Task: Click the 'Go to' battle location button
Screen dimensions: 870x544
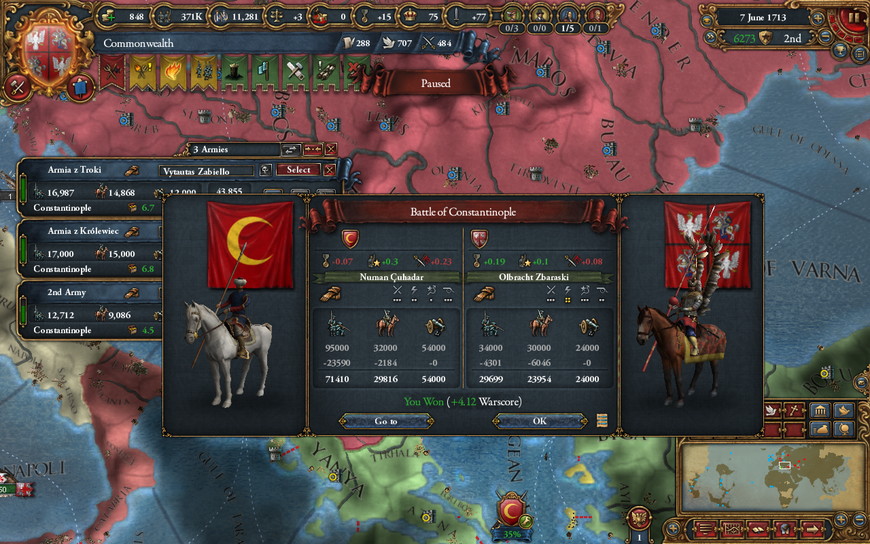Action: pos(386,421)
